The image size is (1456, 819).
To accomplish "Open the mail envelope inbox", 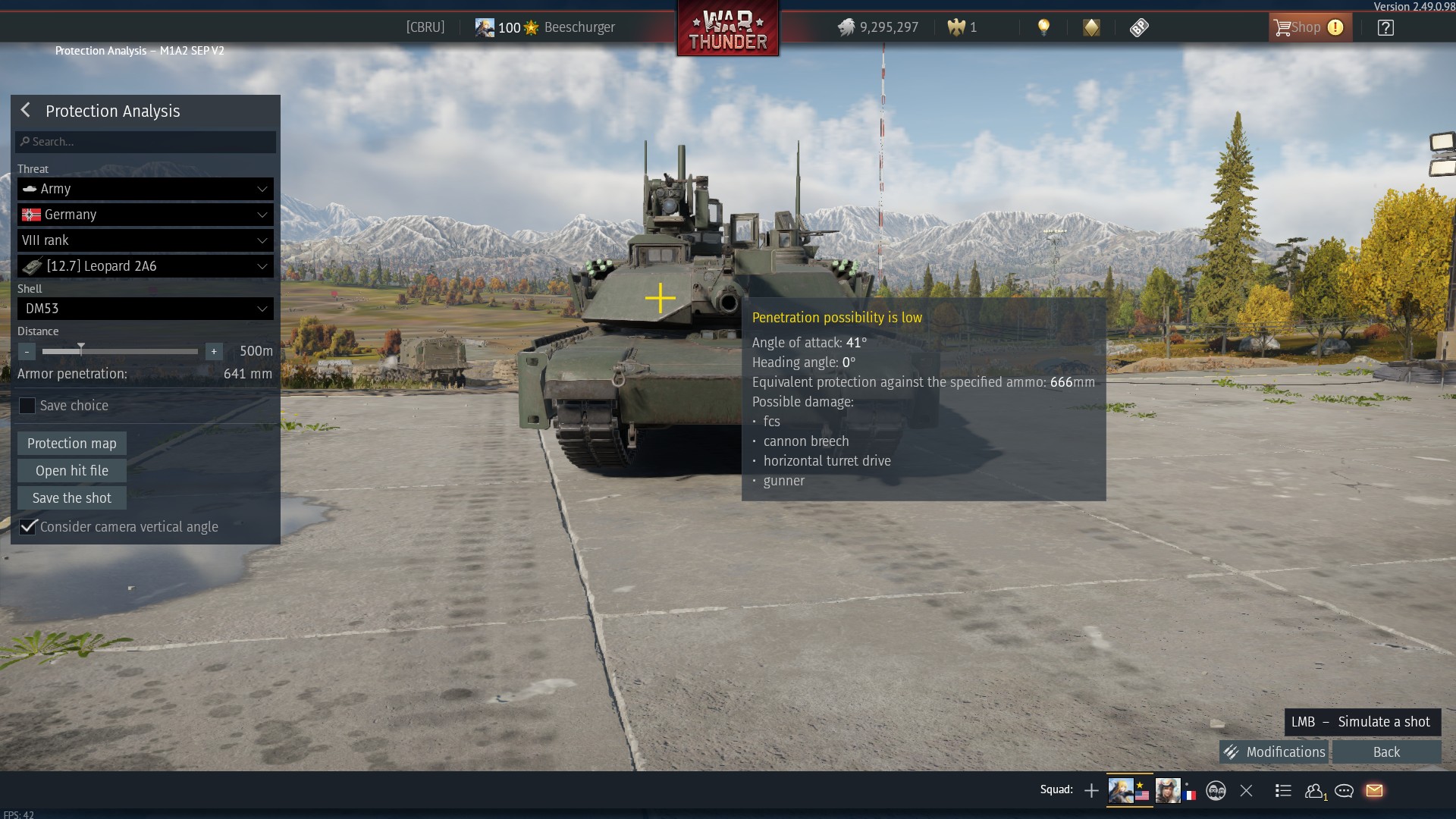I will coord(1374,791).
